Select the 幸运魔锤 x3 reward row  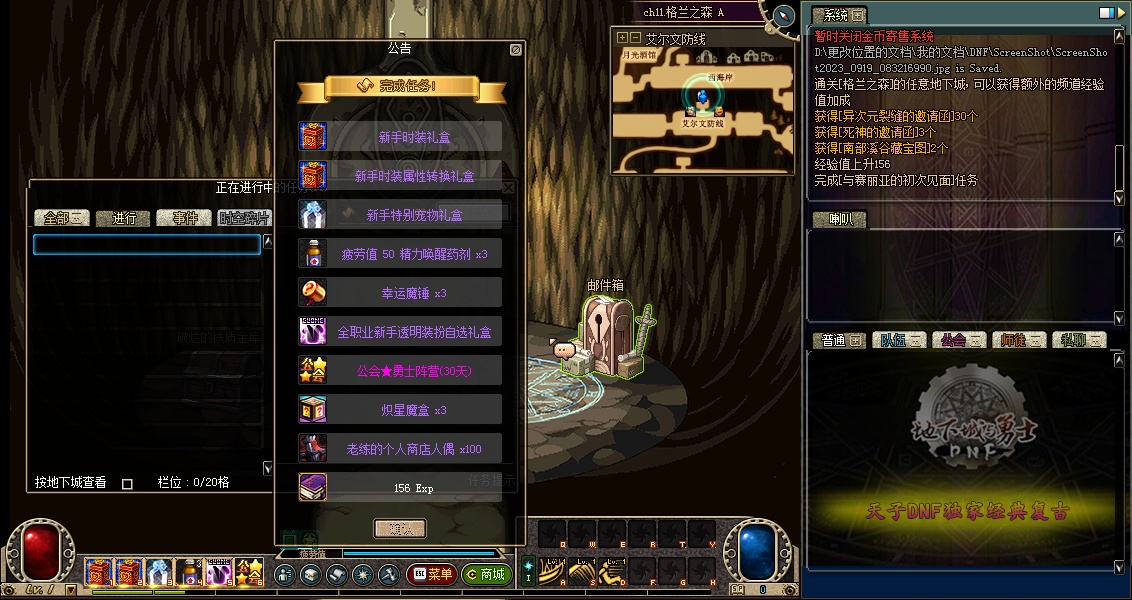tap(400, 293)
